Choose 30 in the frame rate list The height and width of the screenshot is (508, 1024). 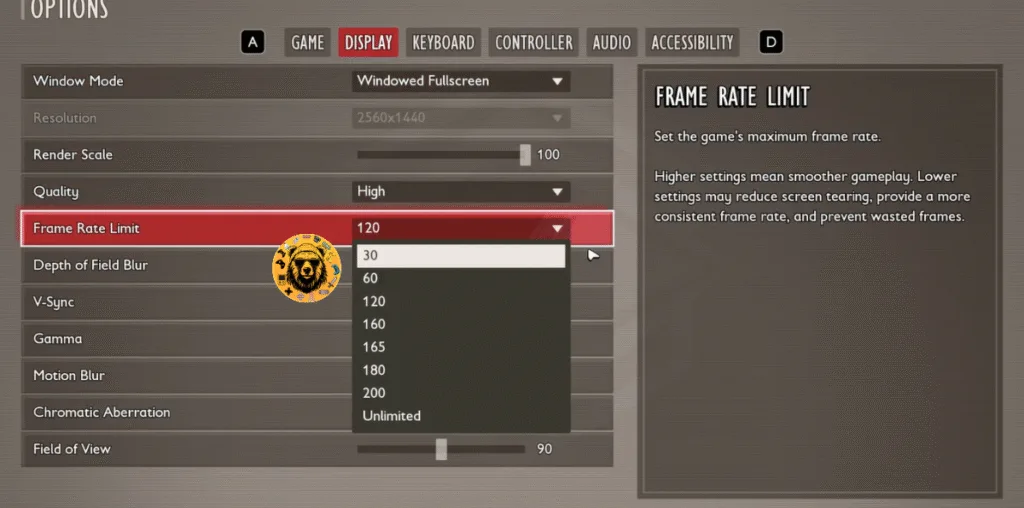(461, 256)
